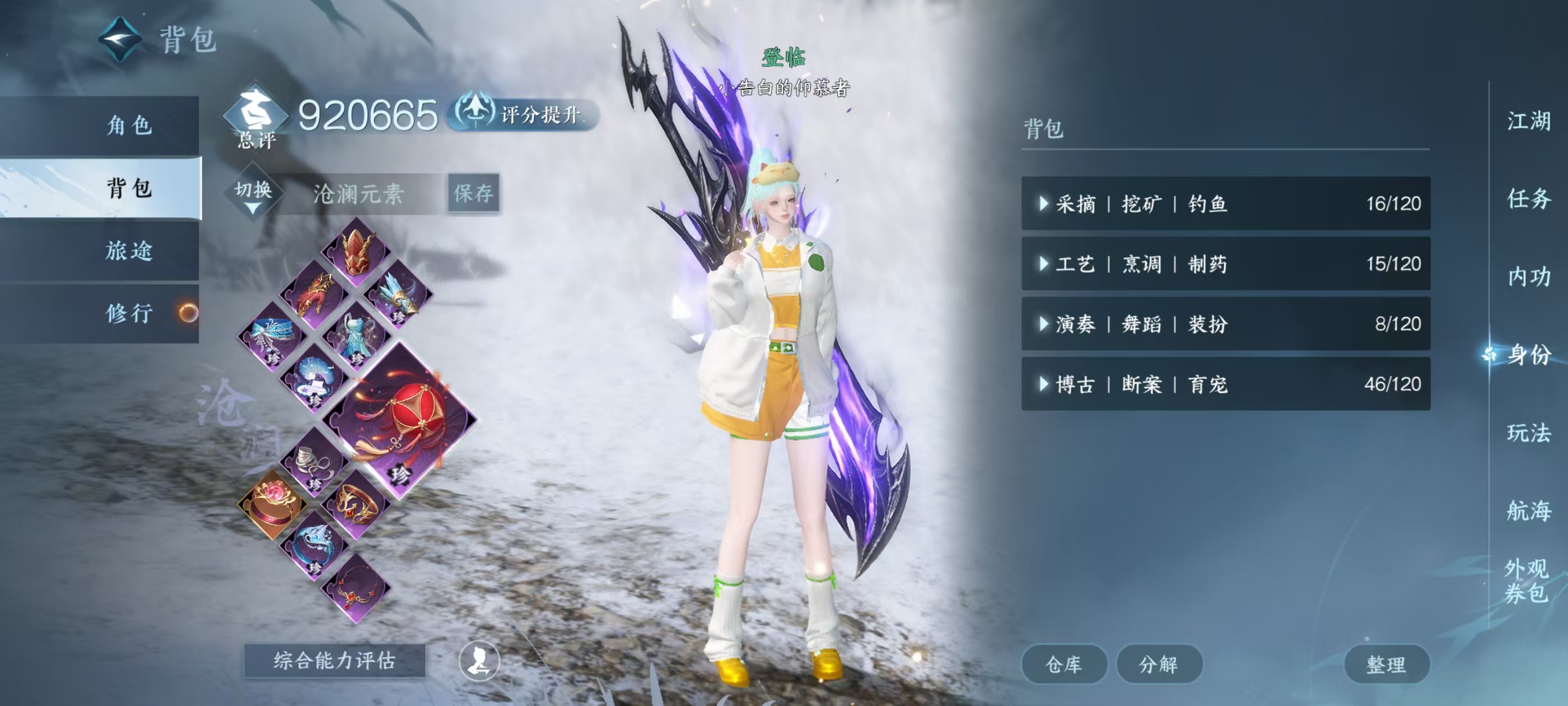
Task: Open 综合能力评估 ability evaluation
Action: (334, 660)
